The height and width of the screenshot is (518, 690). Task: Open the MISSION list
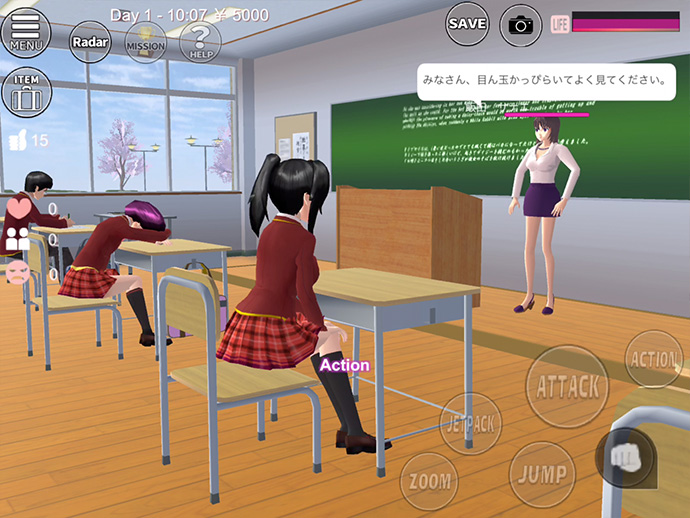coord(146,42)
